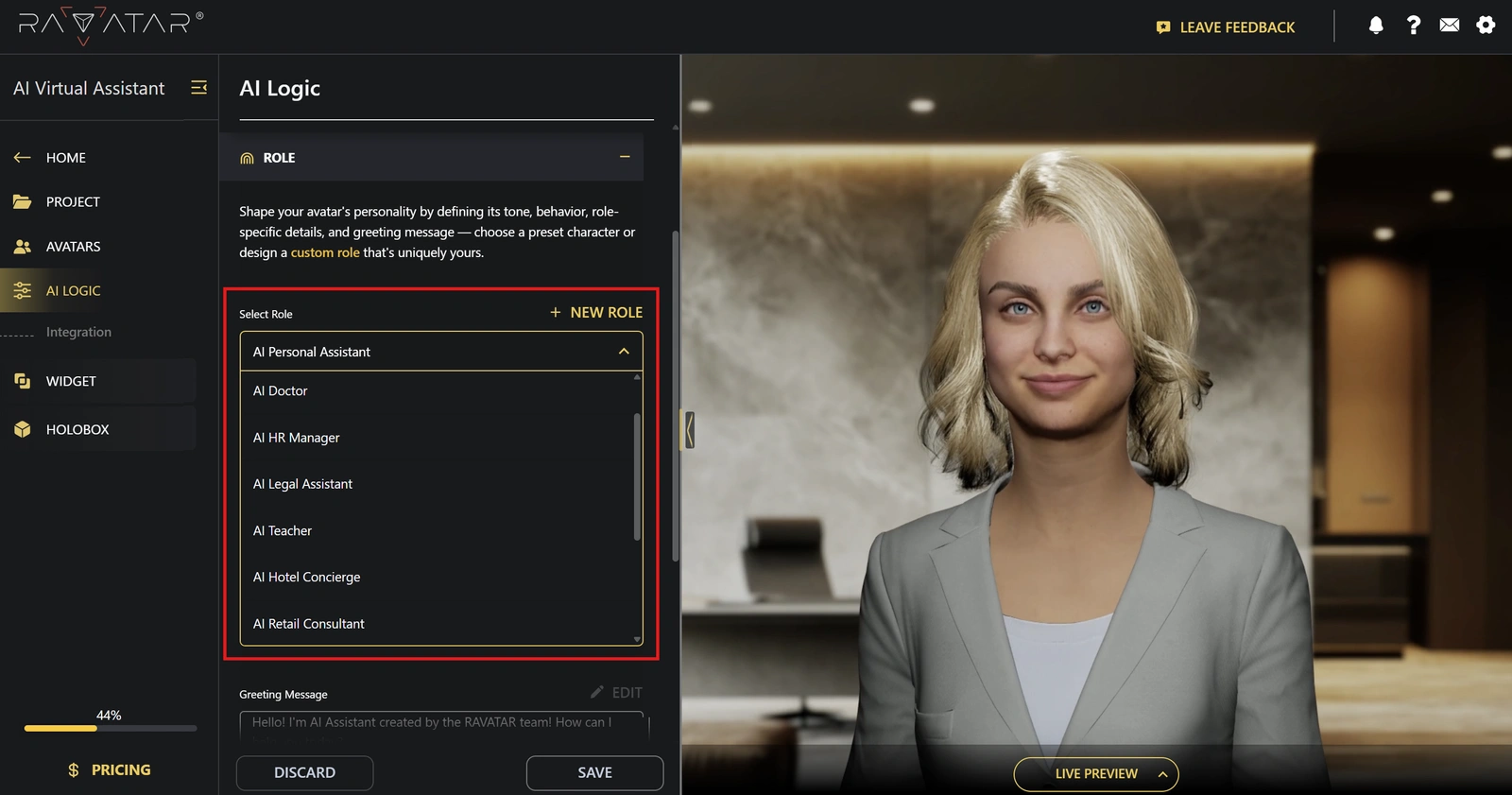Click the SAVE button

594,772
